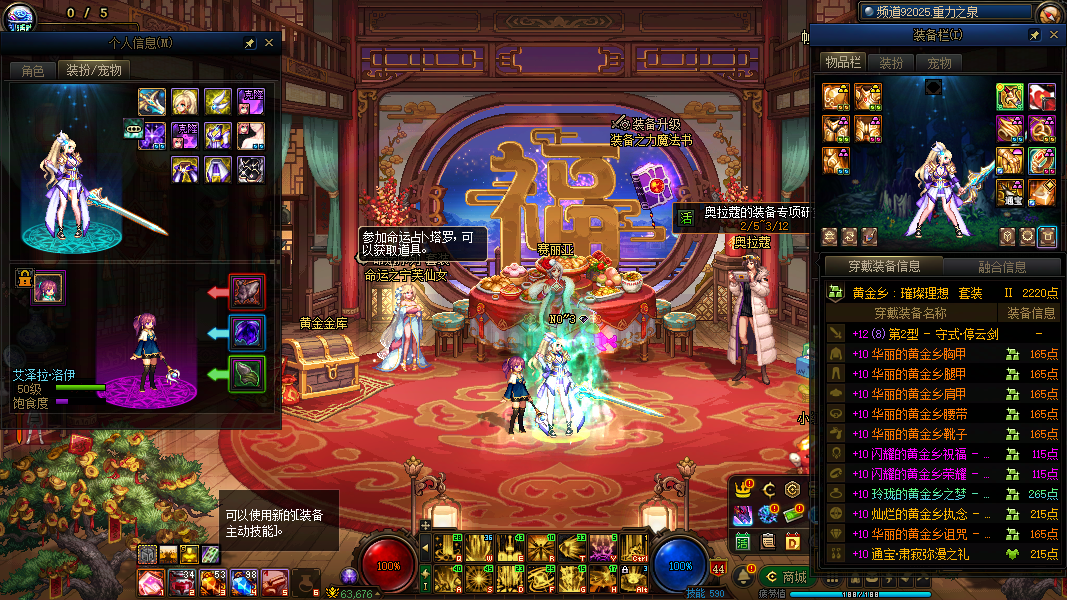This screenshot has height=600, width=1067.
Task: Close the 个人信息 personal info window
Action: point(269,43)
